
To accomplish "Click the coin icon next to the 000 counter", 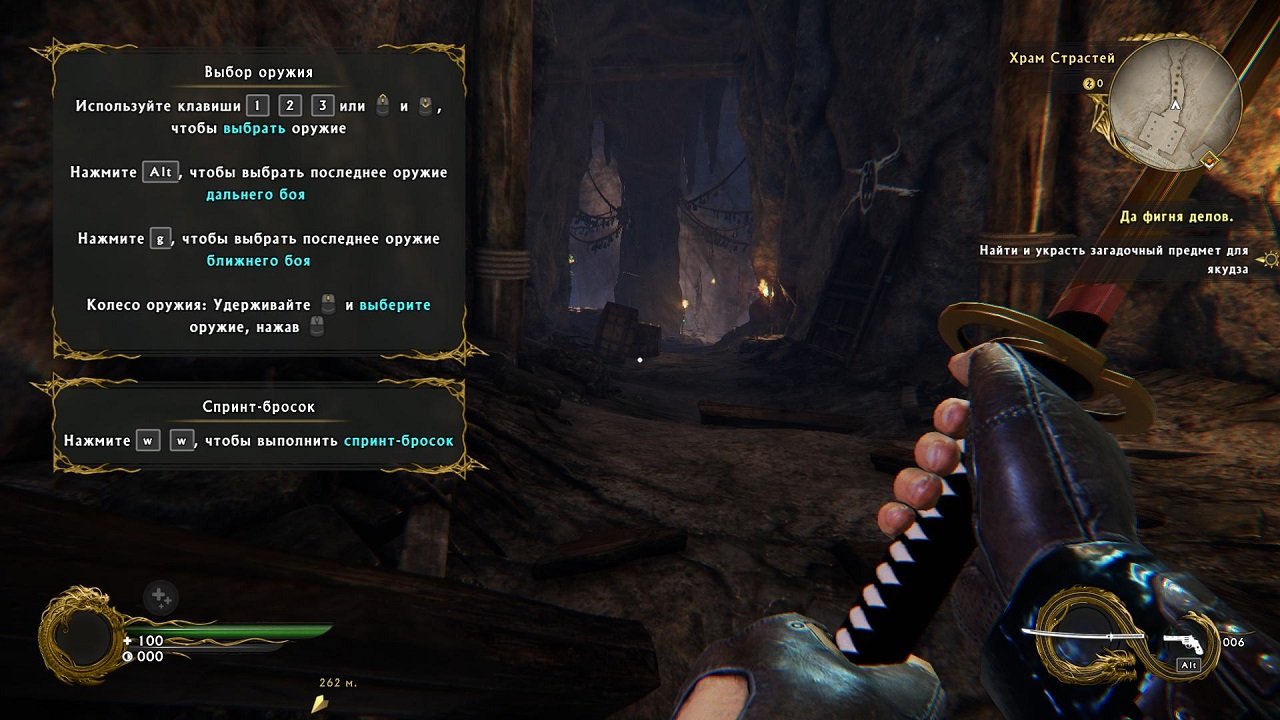I will click(127, 656).
